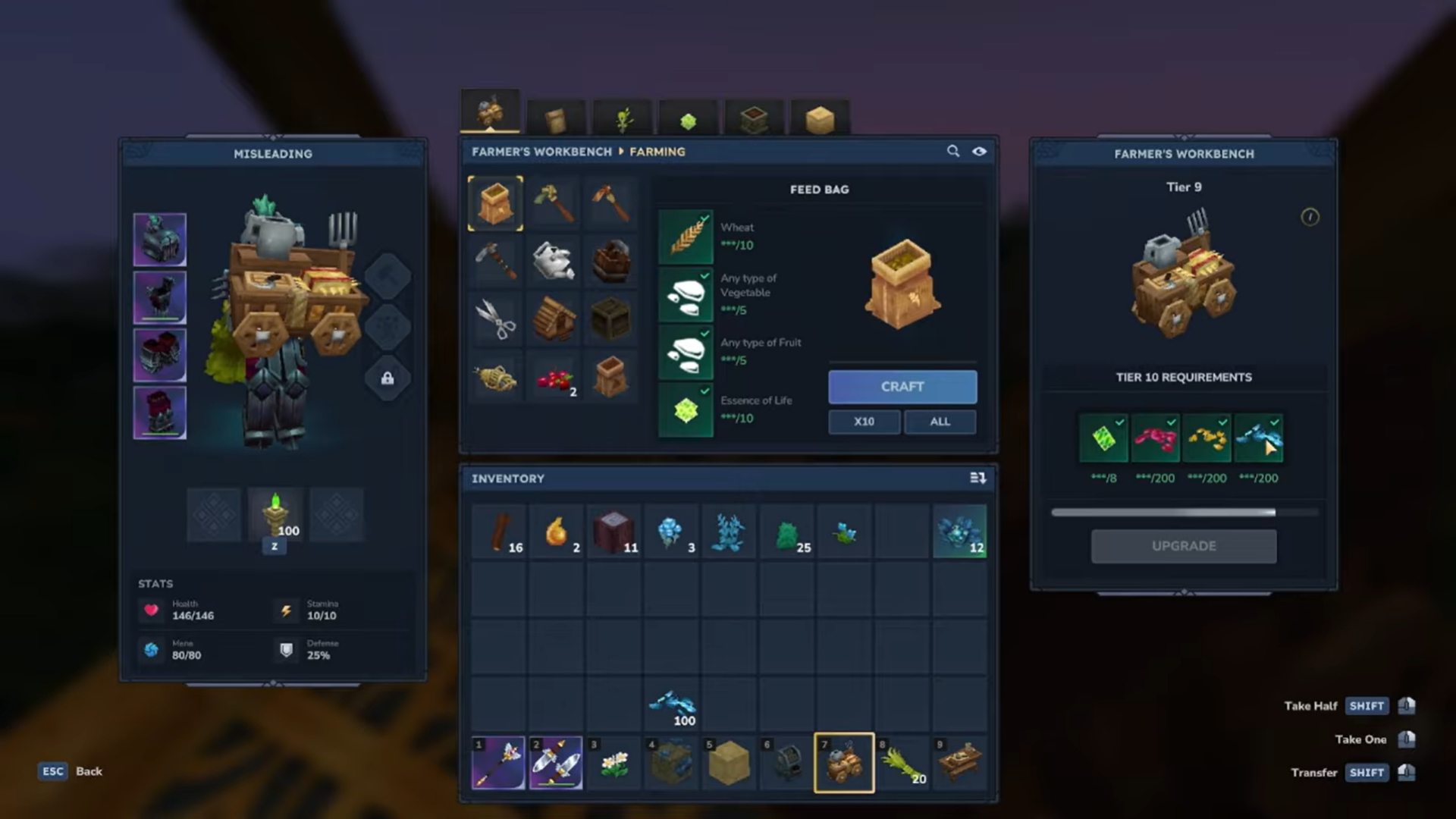Select the berries recipe with quantity 2
Viewport: 1456px width, 819px height.
pyautogui.click(x=553, y=378)
